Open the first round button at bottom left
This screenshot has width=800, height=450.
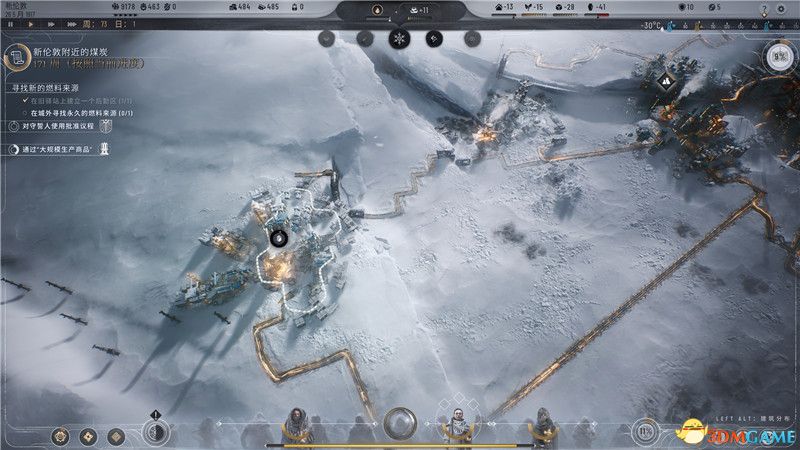(62, 435)
